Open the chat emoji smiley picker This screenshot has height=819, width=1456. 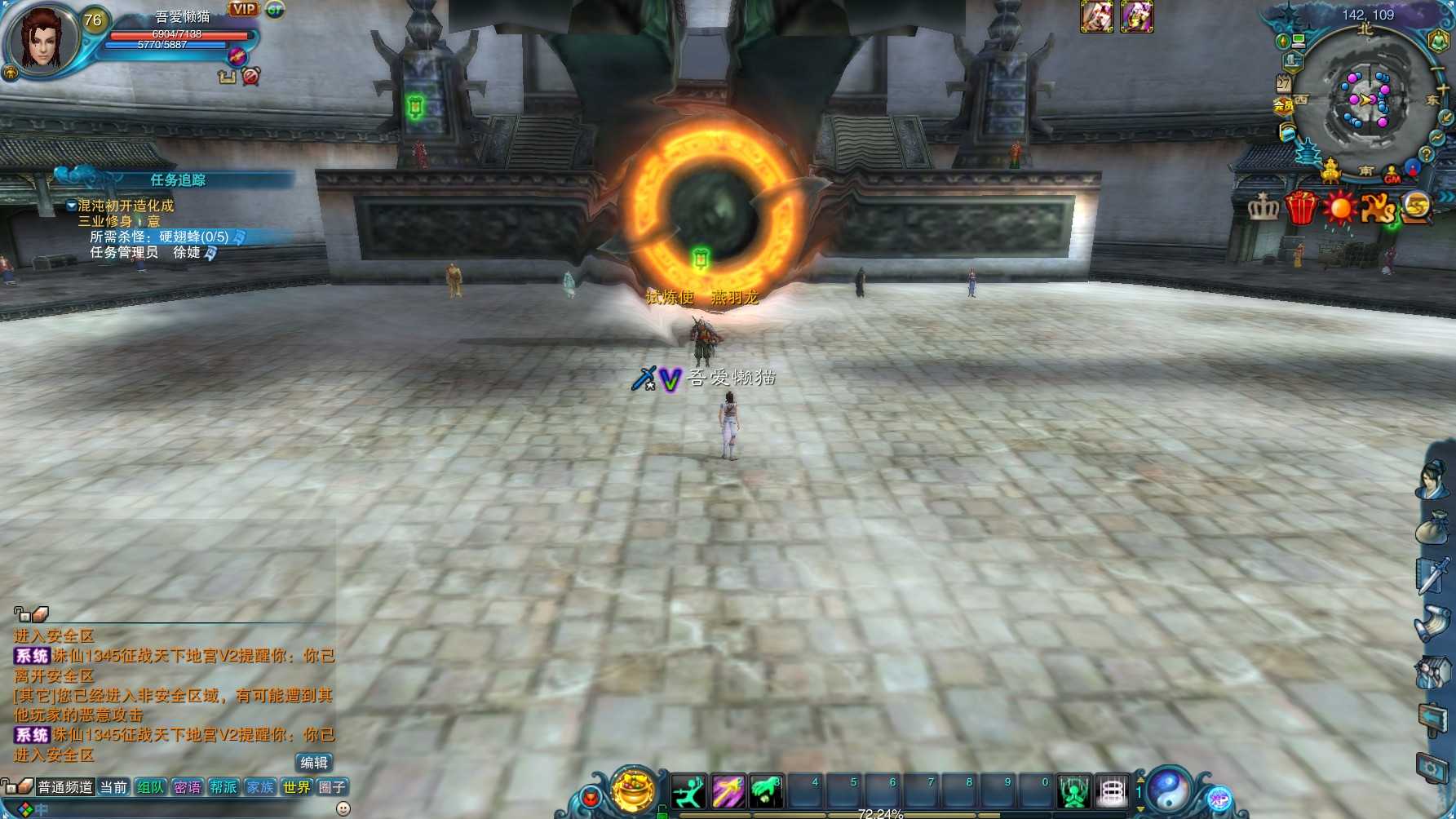click(x=343, y=808)
